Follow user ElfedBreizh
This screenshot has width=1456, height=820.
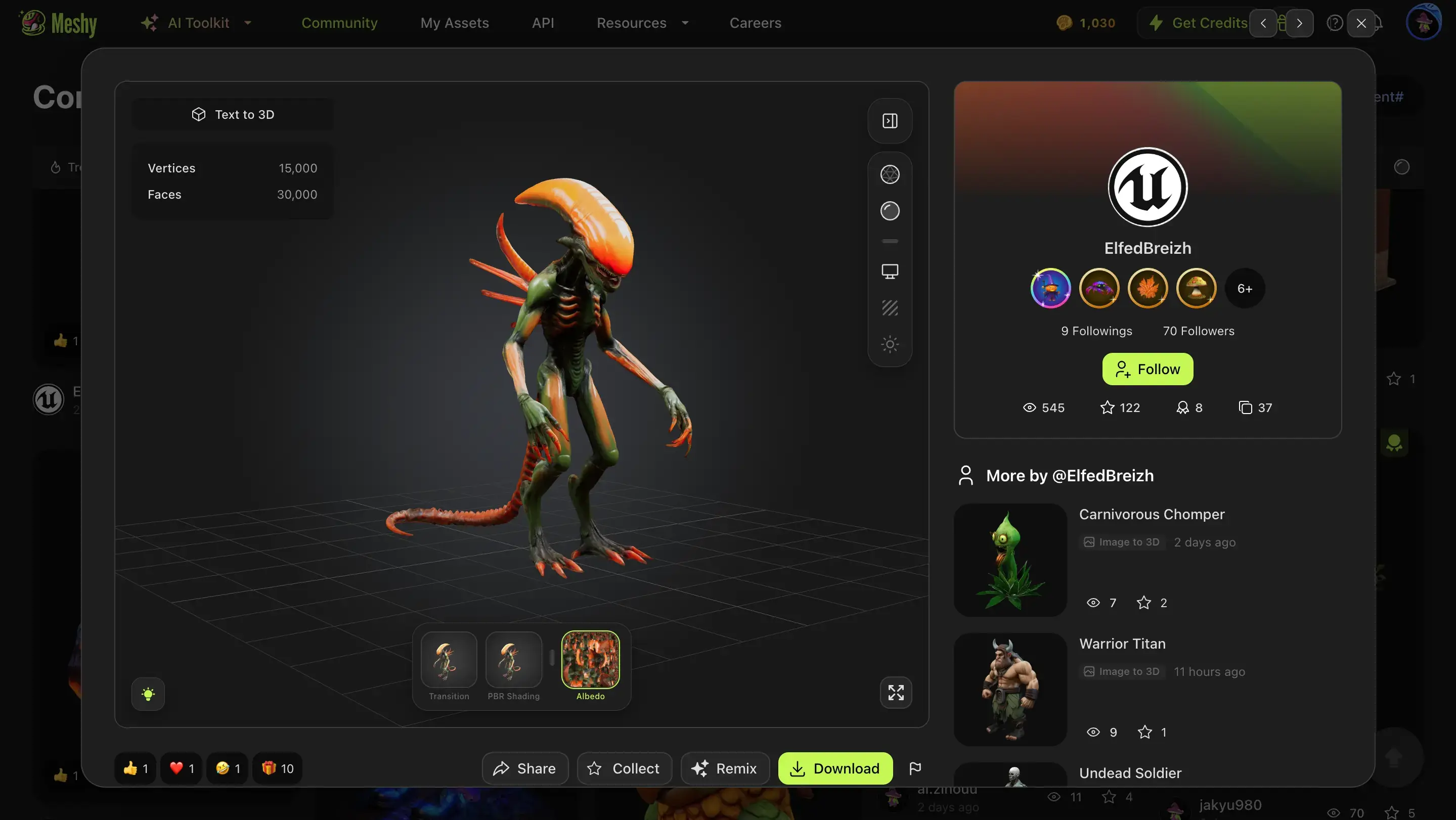[x=1147, y=369]
